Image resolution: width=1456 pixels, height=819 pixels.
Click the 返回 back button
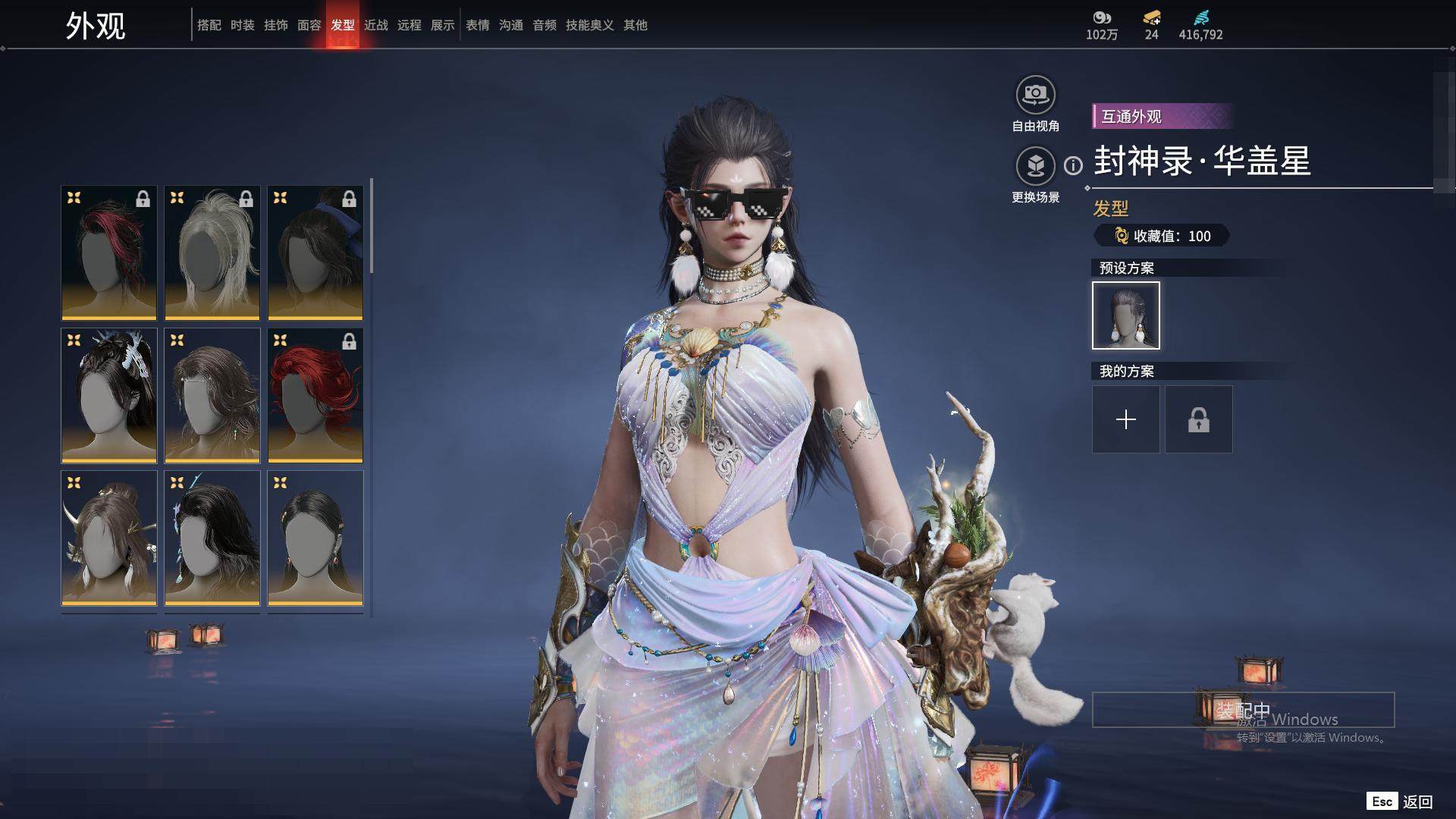(x=1416, y=802)
